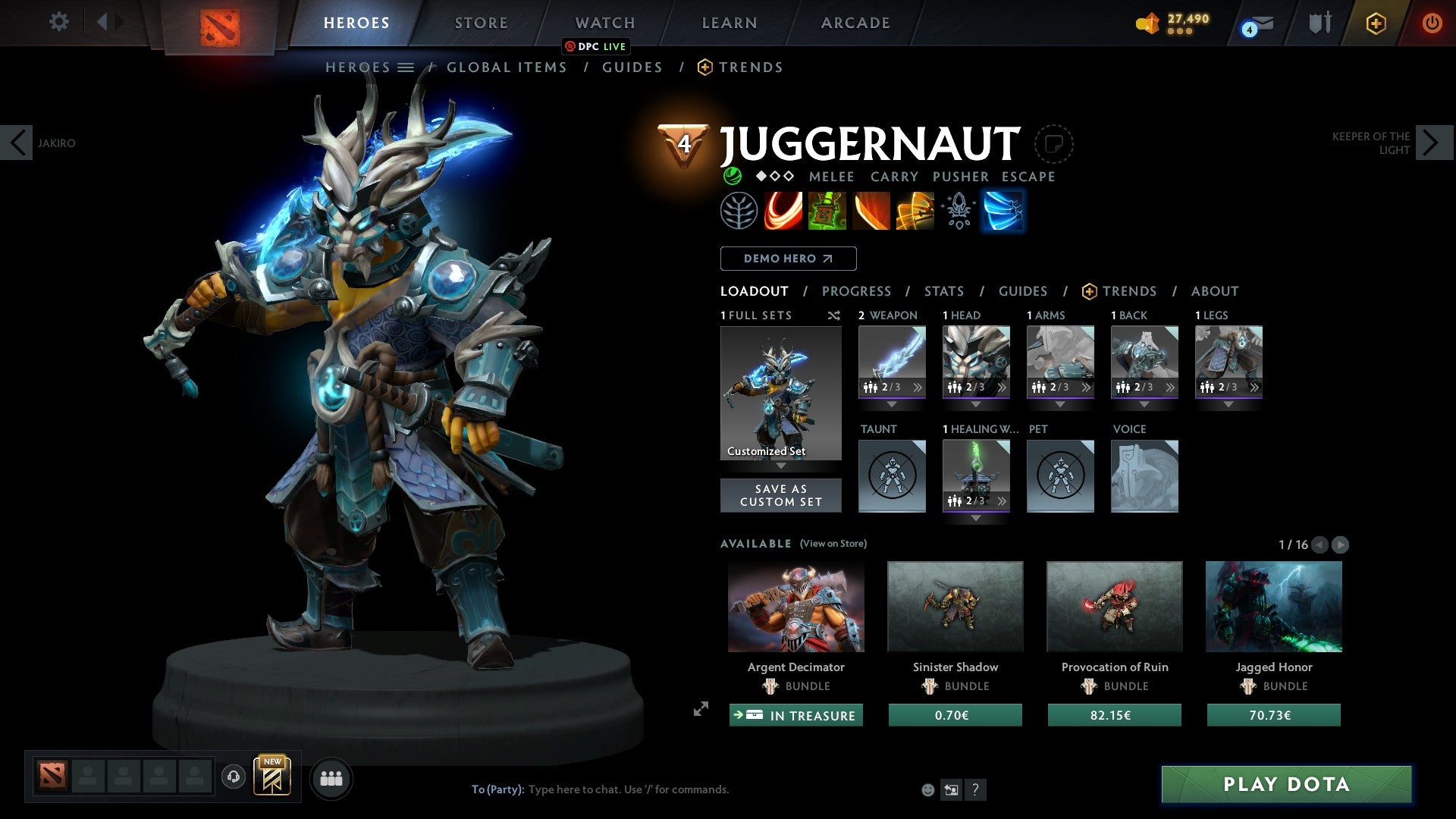Click the next page arrow for available sets

click(1341, 544)
